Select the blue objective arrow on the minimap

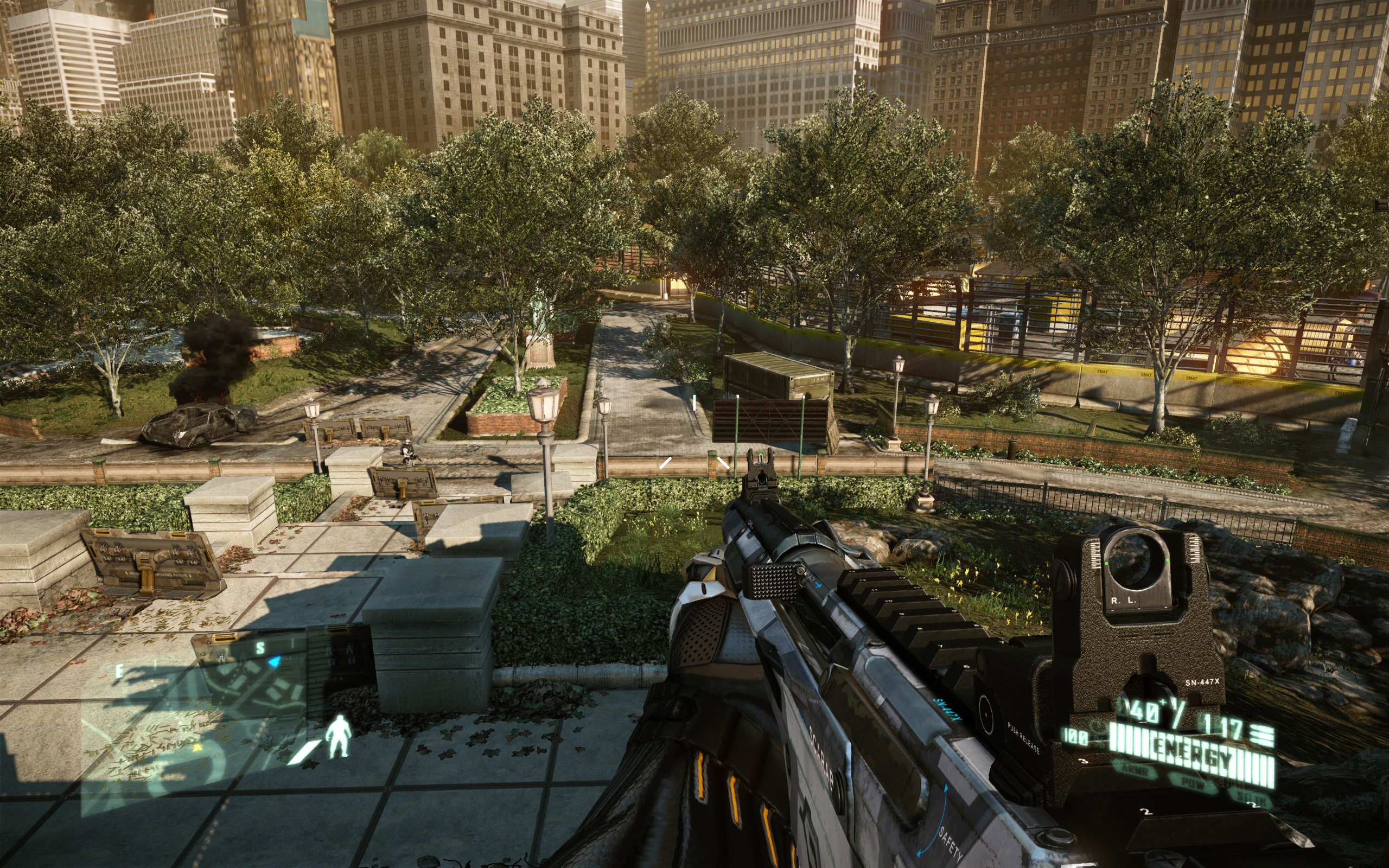coord(276,662)
